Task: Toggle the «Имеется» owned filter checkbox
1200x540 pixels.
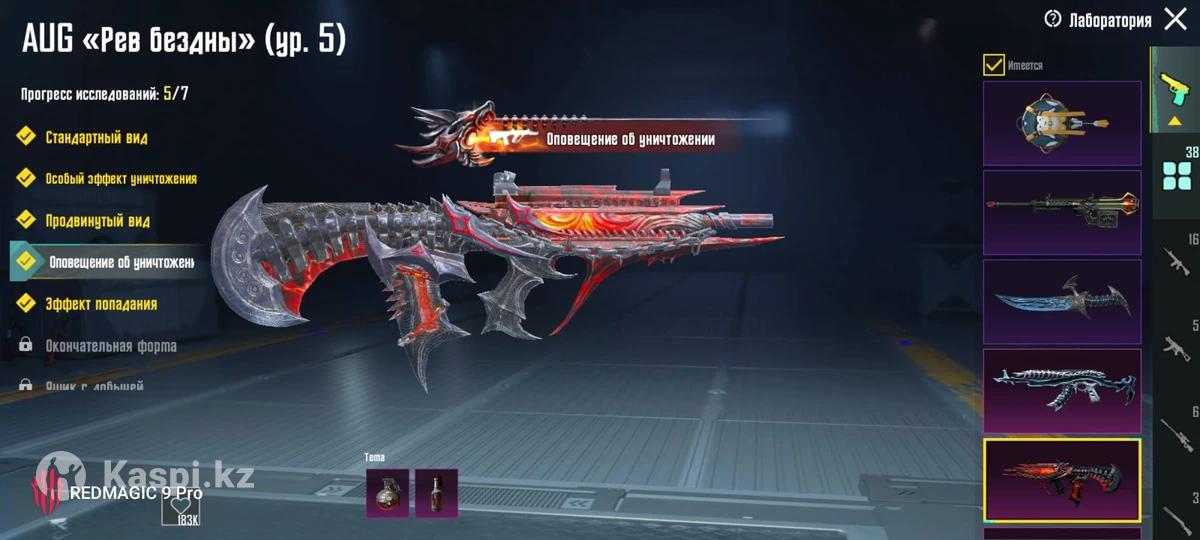Action: (x=994, y=65)
